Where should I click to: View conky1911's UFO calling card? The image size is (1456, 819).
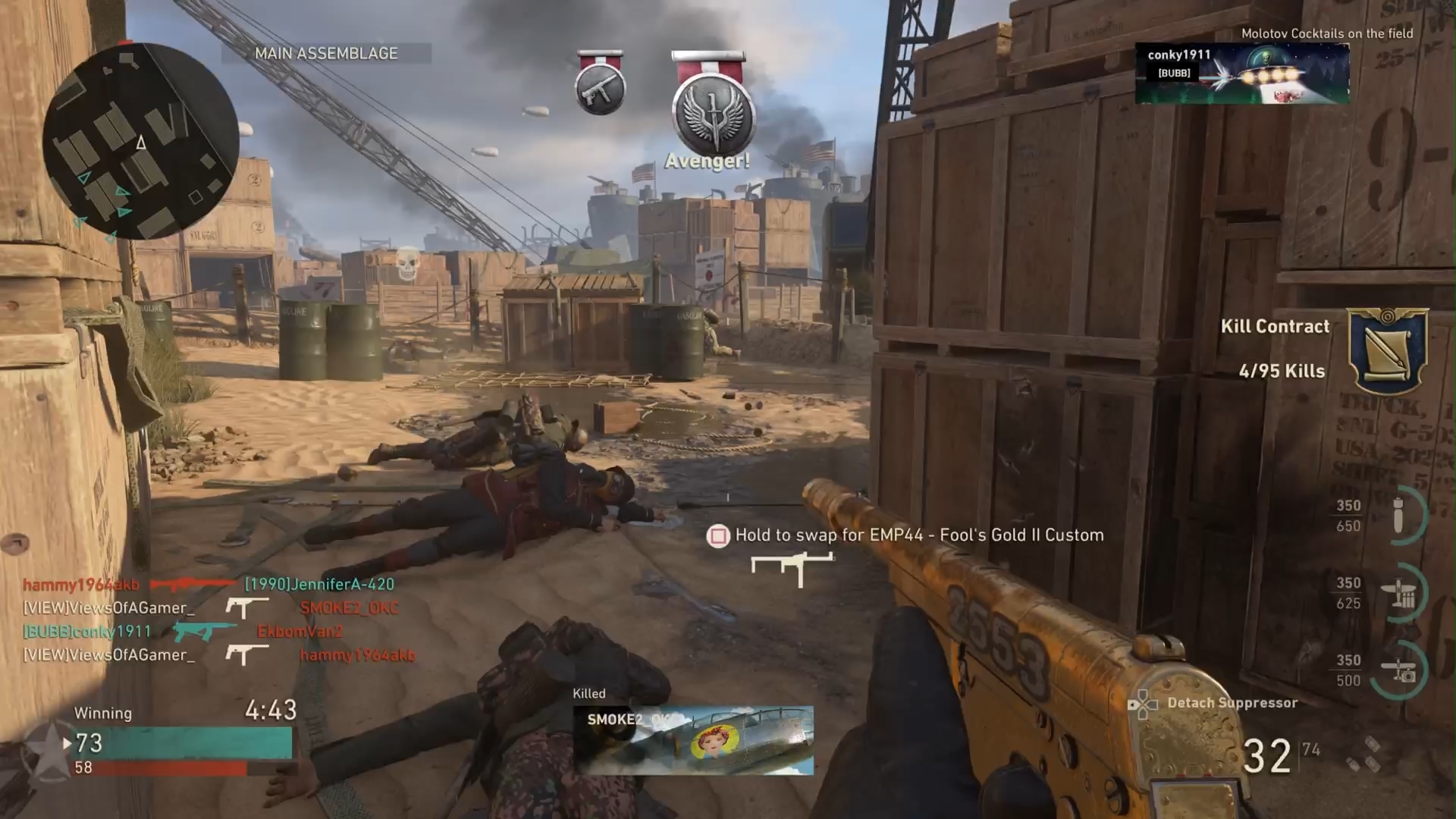tap(1242, 73)
